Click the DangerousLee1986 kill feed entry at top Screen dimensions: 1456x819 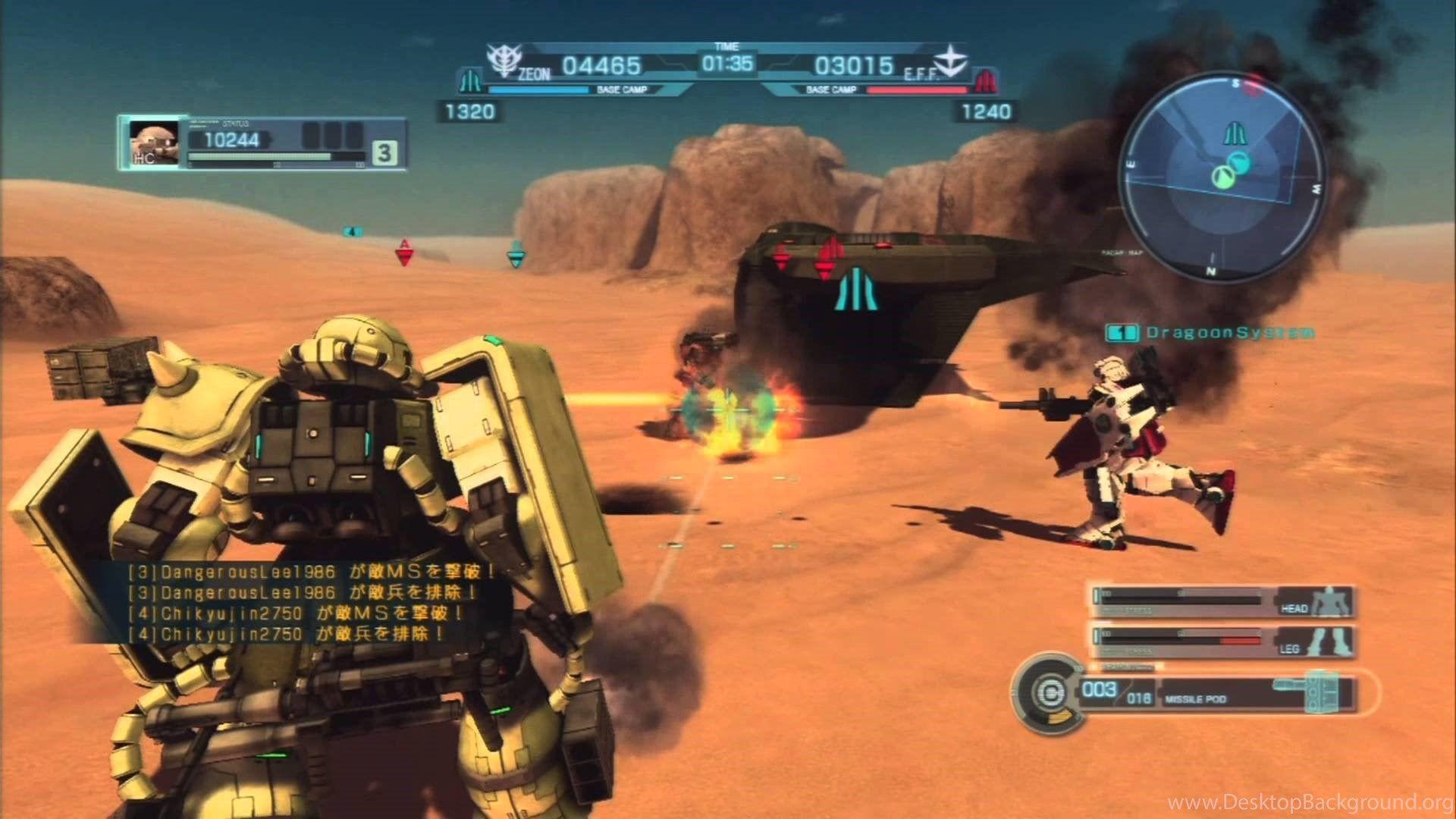[311, 570]
